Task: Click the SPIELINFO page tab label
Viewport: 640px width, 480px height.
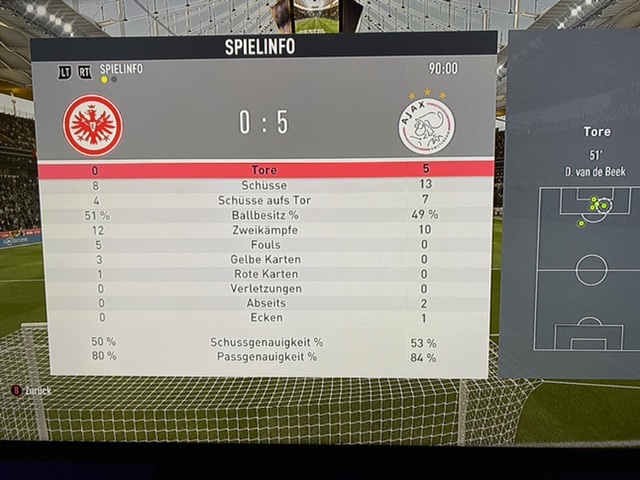Action: coord(121,68)
